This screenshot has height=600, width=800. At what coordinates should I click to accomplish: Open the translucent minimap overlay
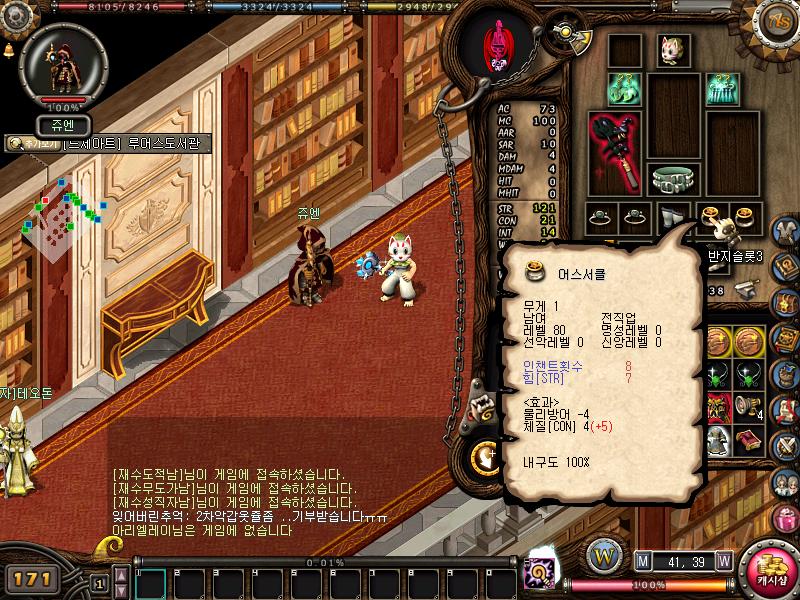pos(64,215)
